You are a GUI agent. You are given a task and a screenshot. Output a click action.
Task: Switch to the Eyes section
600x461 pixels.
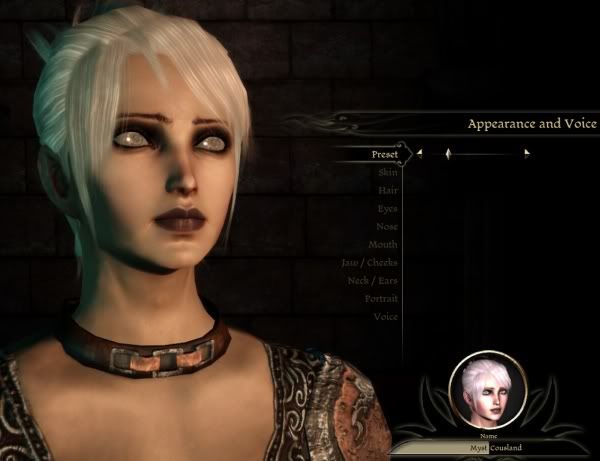[x=387, y=208]
